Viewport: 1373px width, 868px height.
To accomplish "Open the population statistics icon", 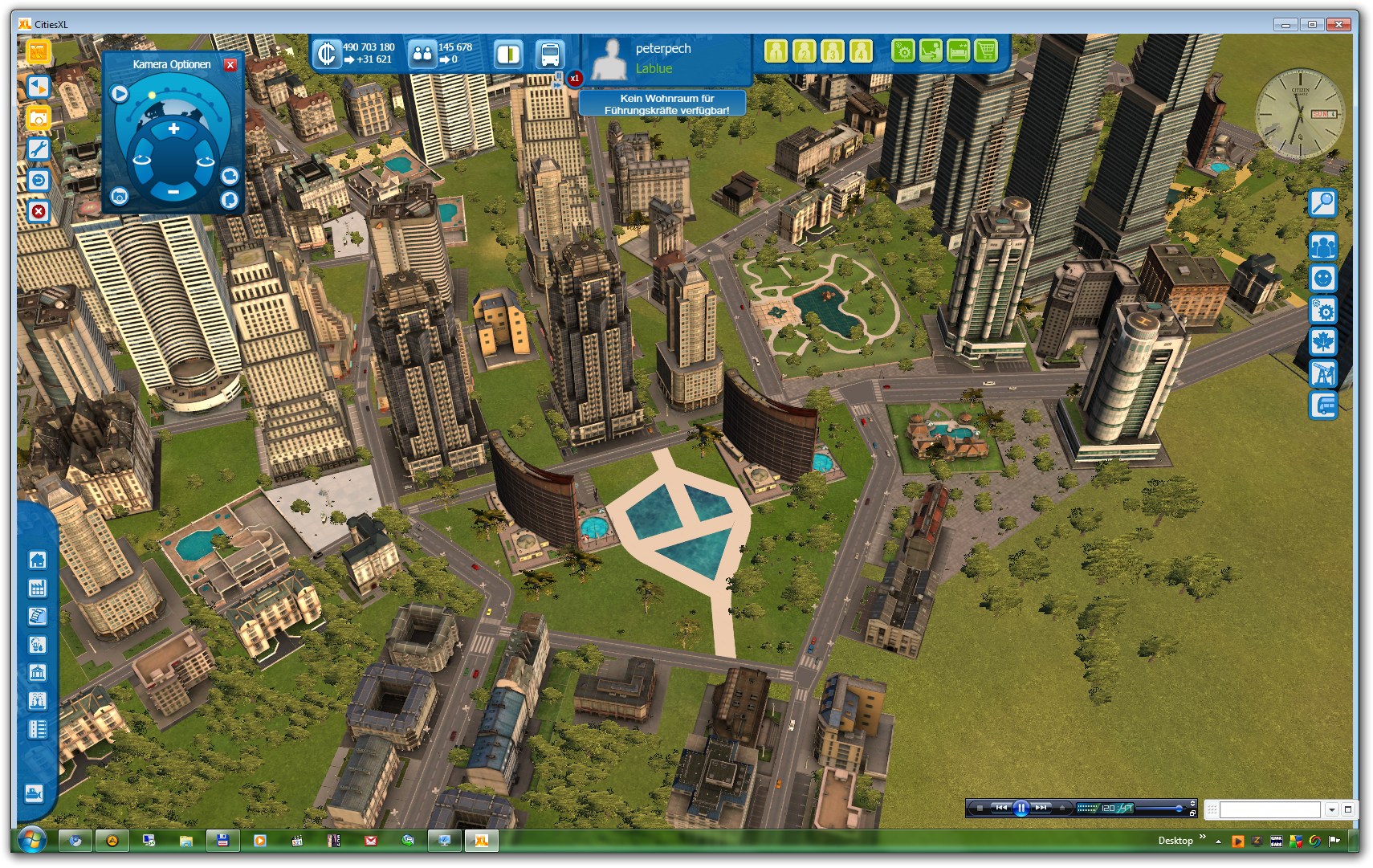I will click(x=422, y=54).
